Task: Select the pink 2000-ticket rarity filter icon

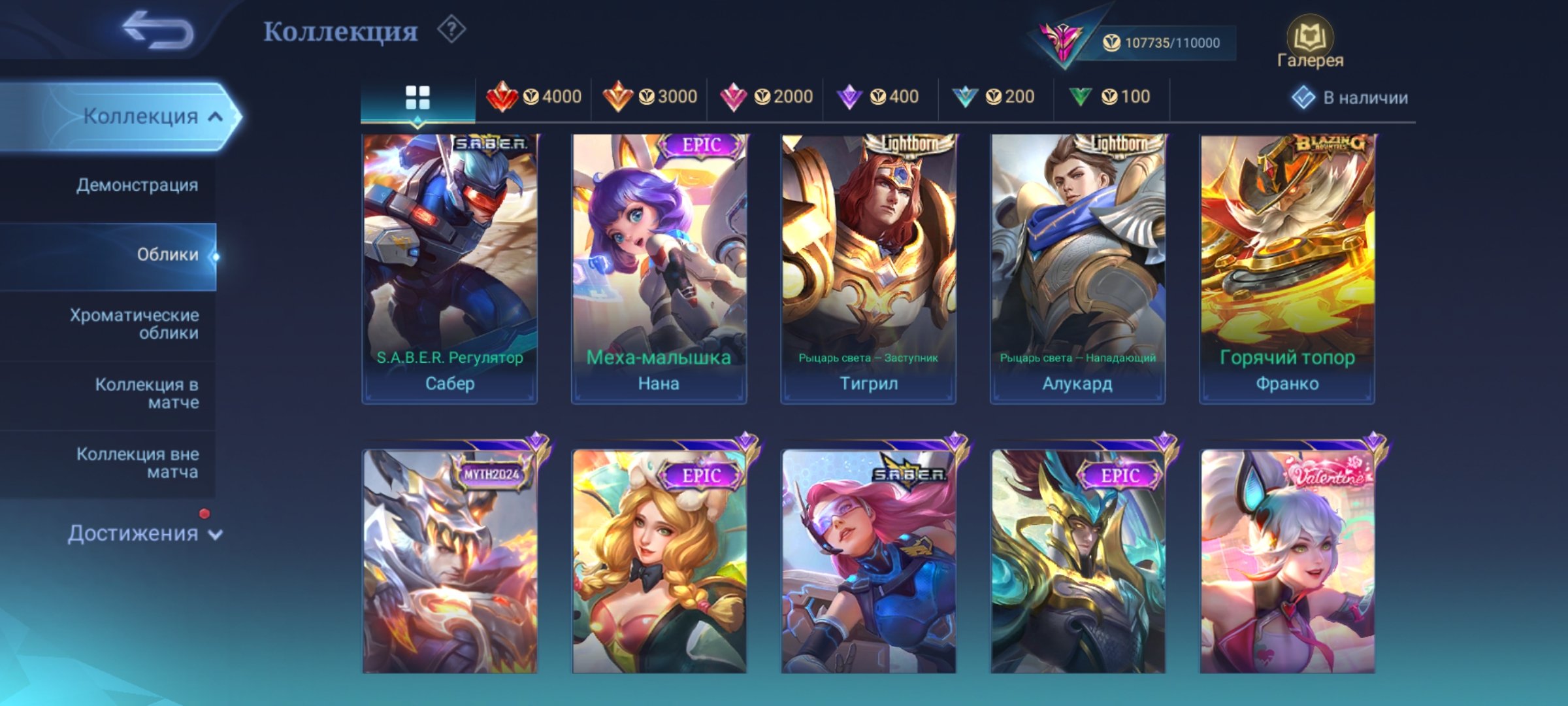Action: (735, 97)
